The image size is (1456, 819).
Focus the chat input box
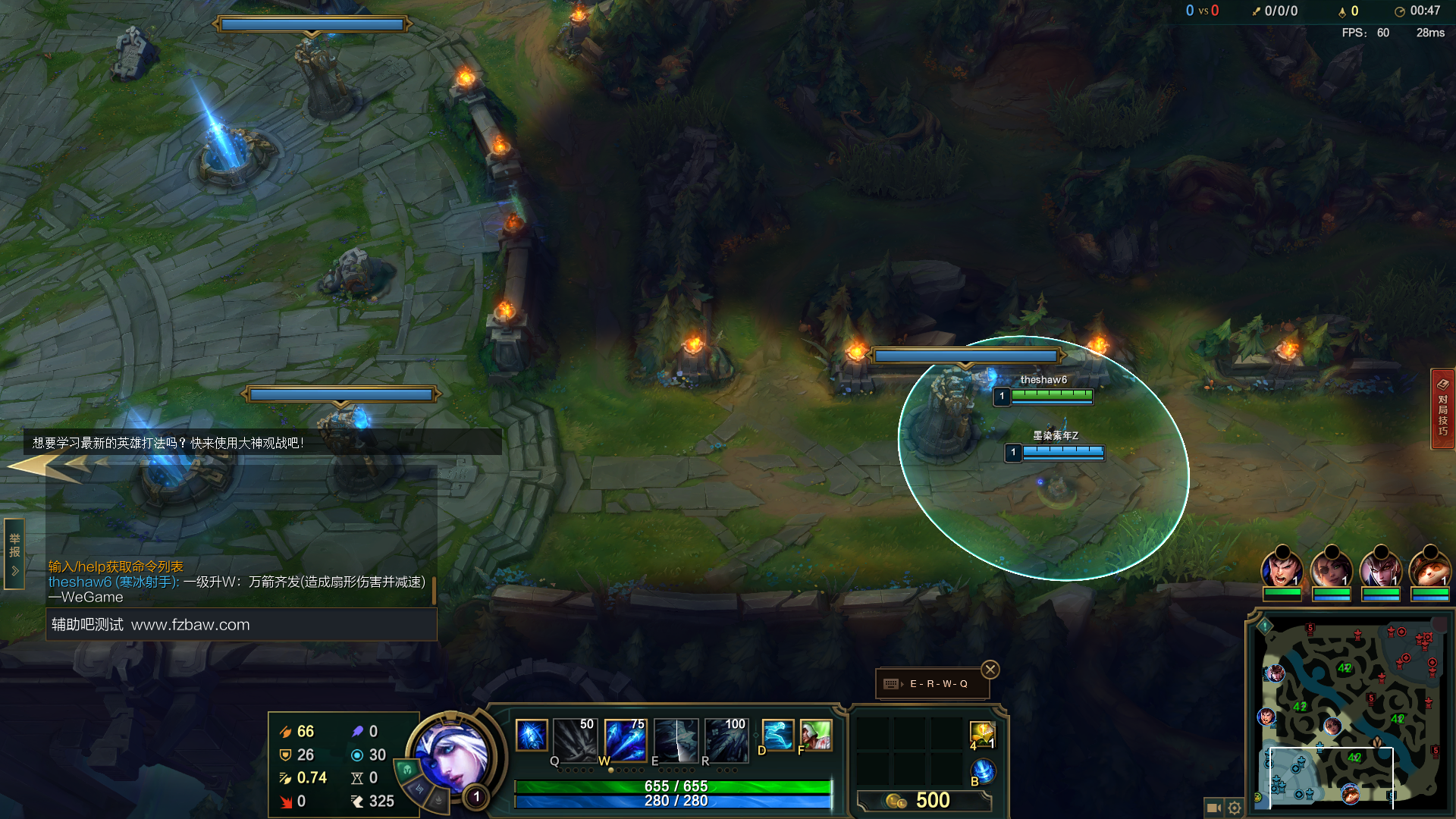241,625
